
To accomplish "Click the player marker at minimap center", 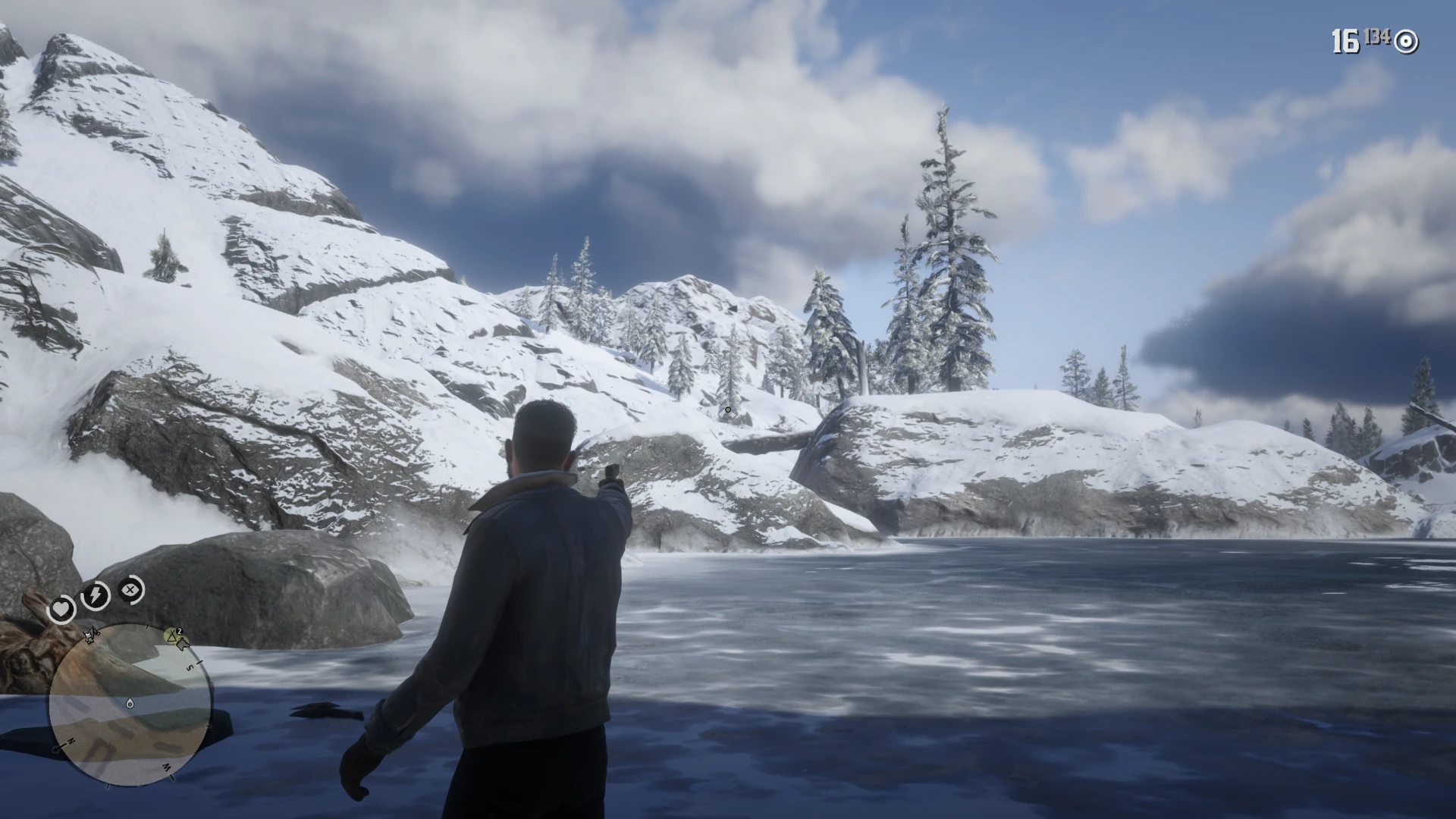I will 130,704.
